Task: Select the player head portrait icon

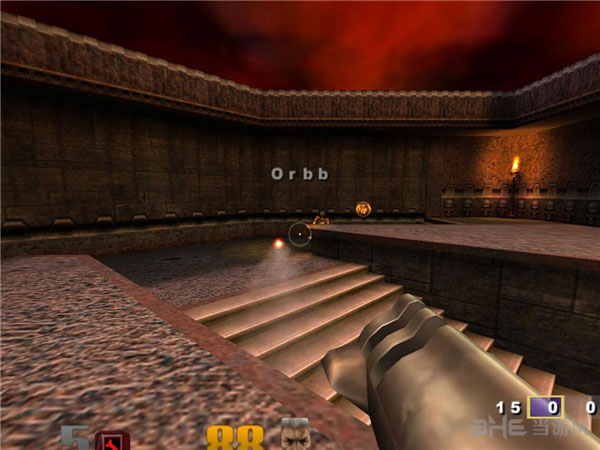Action: point(296,435)
